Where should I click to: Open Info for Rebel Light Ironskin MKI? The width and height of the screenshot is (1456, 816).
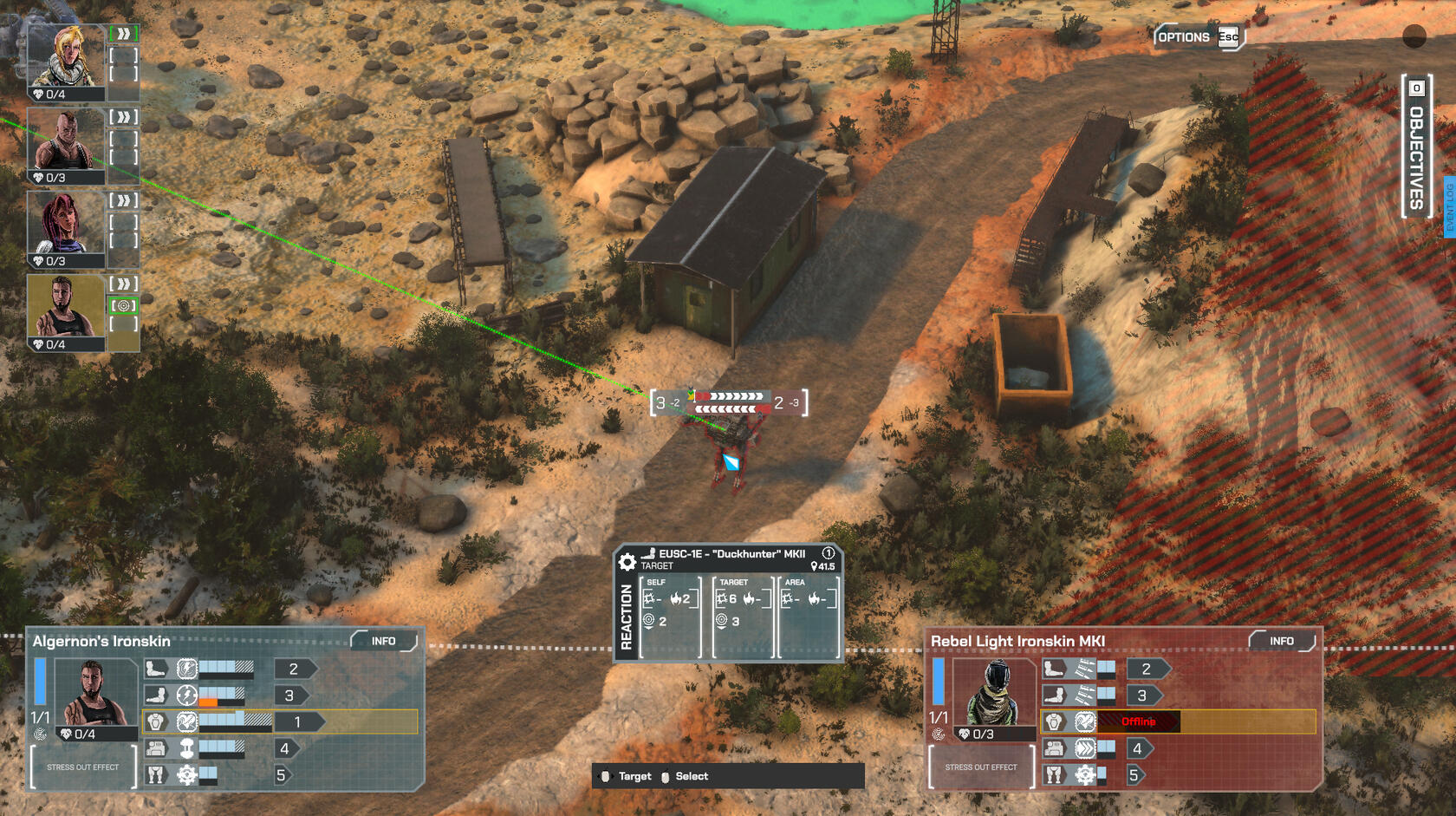[x=1282, y=642]
